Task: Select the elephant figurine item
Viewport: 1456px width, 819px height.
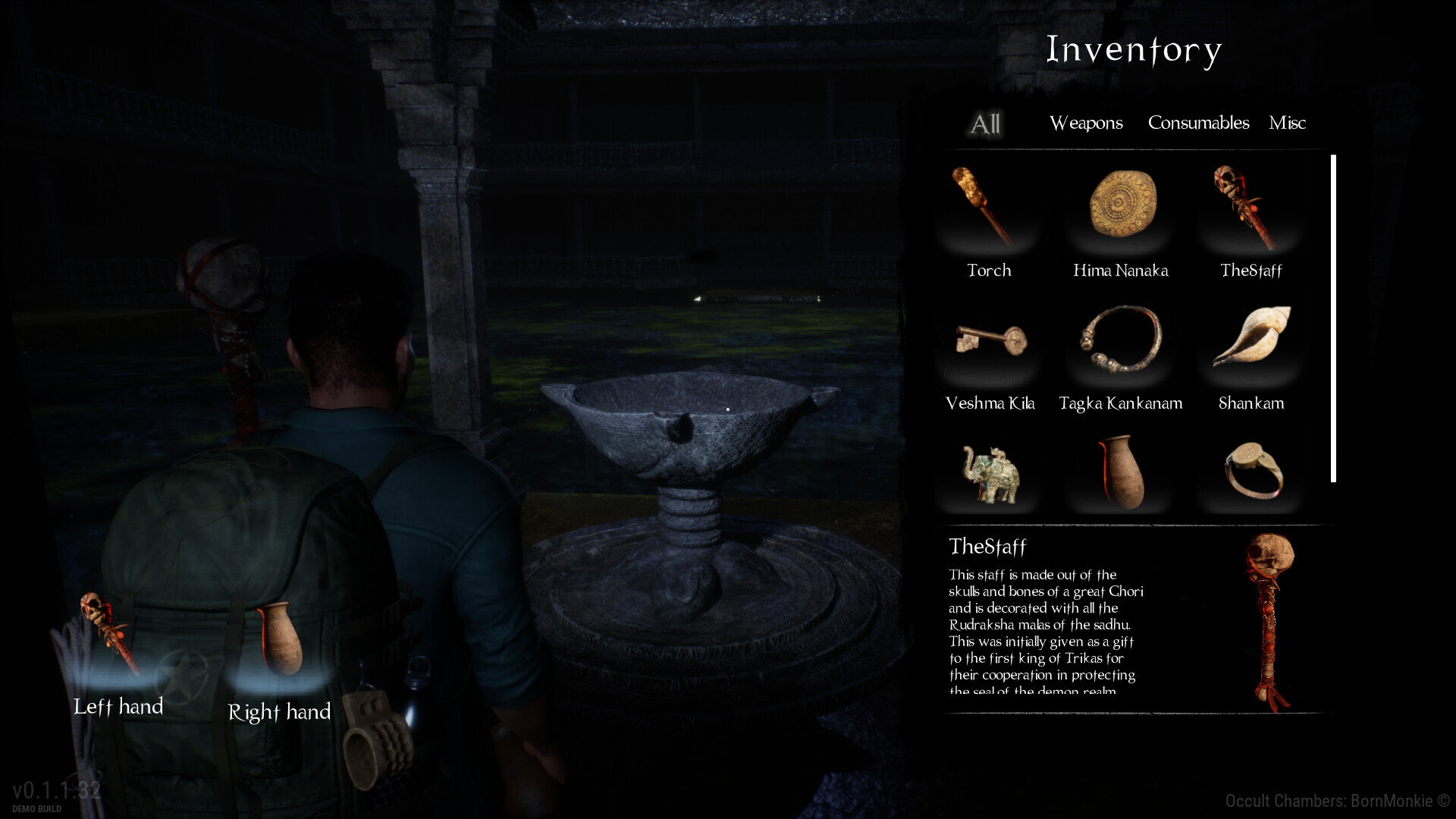Action: pos(990,470)
